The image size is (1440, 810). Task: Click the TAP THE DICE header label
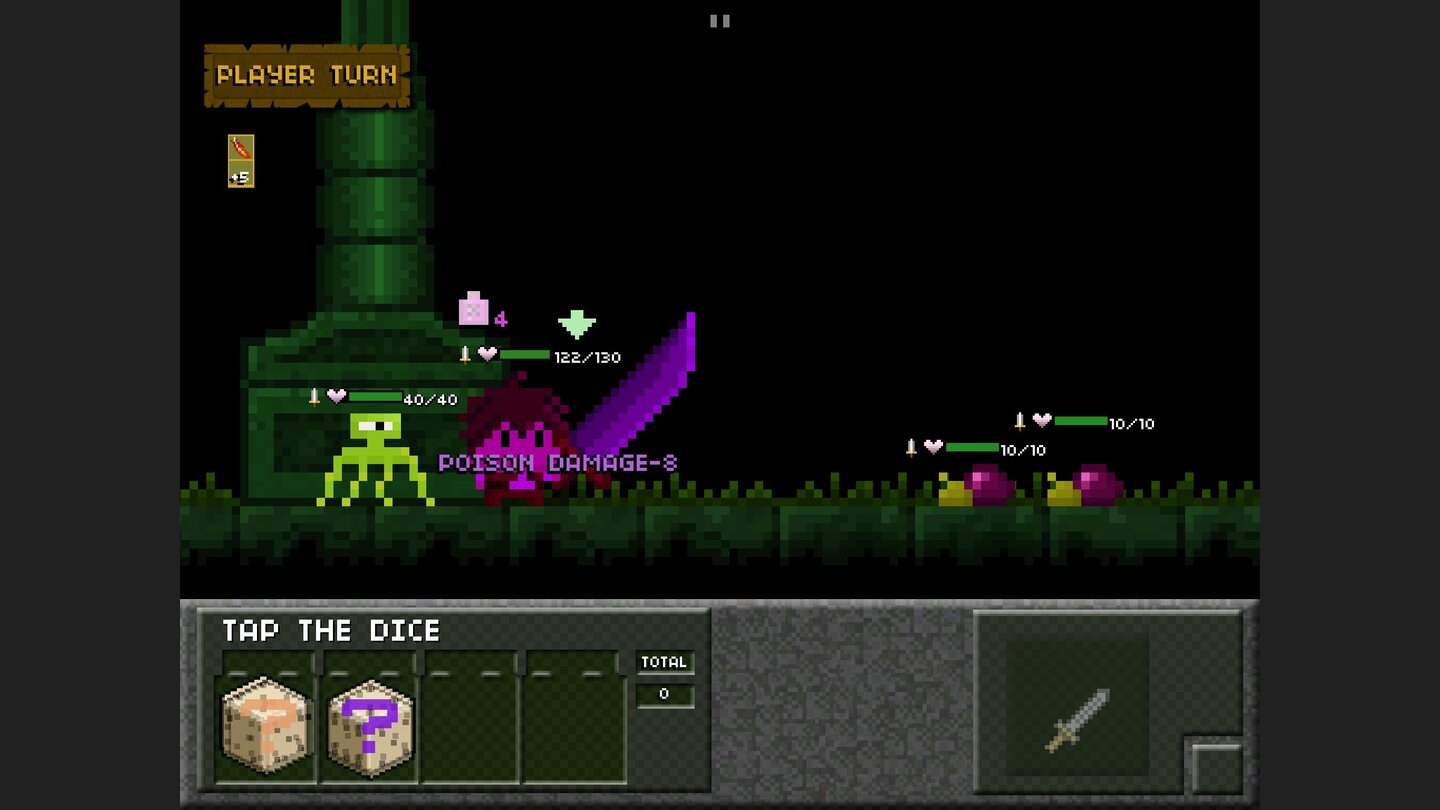(330, 631)
